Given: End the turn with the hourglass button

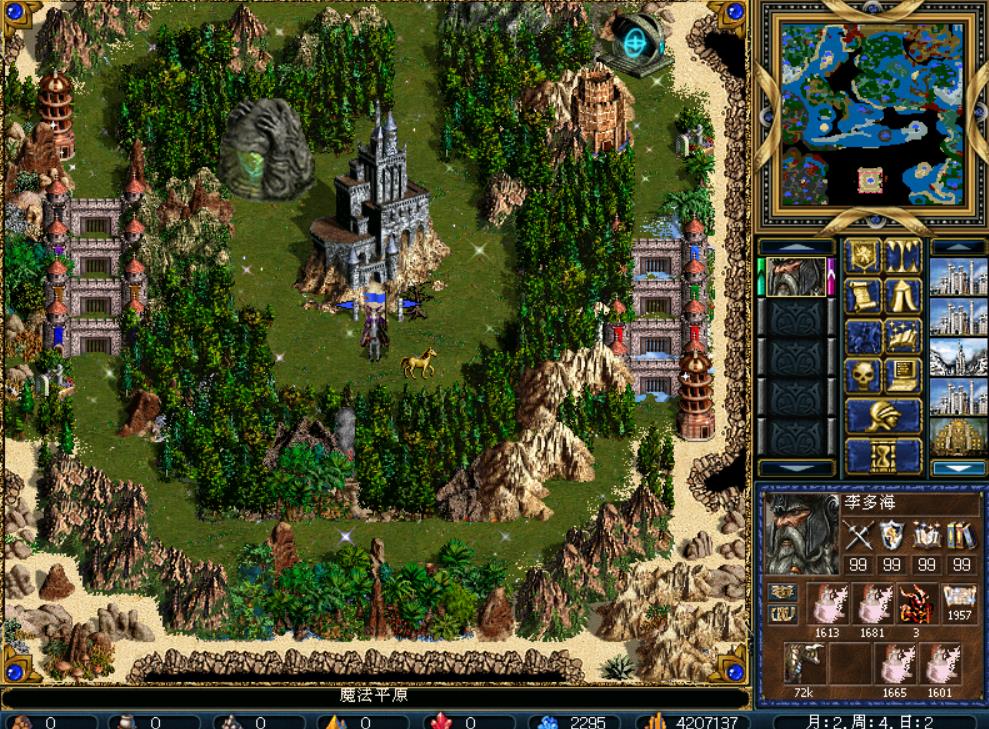Looking at the screenshot, I should 883,455.
